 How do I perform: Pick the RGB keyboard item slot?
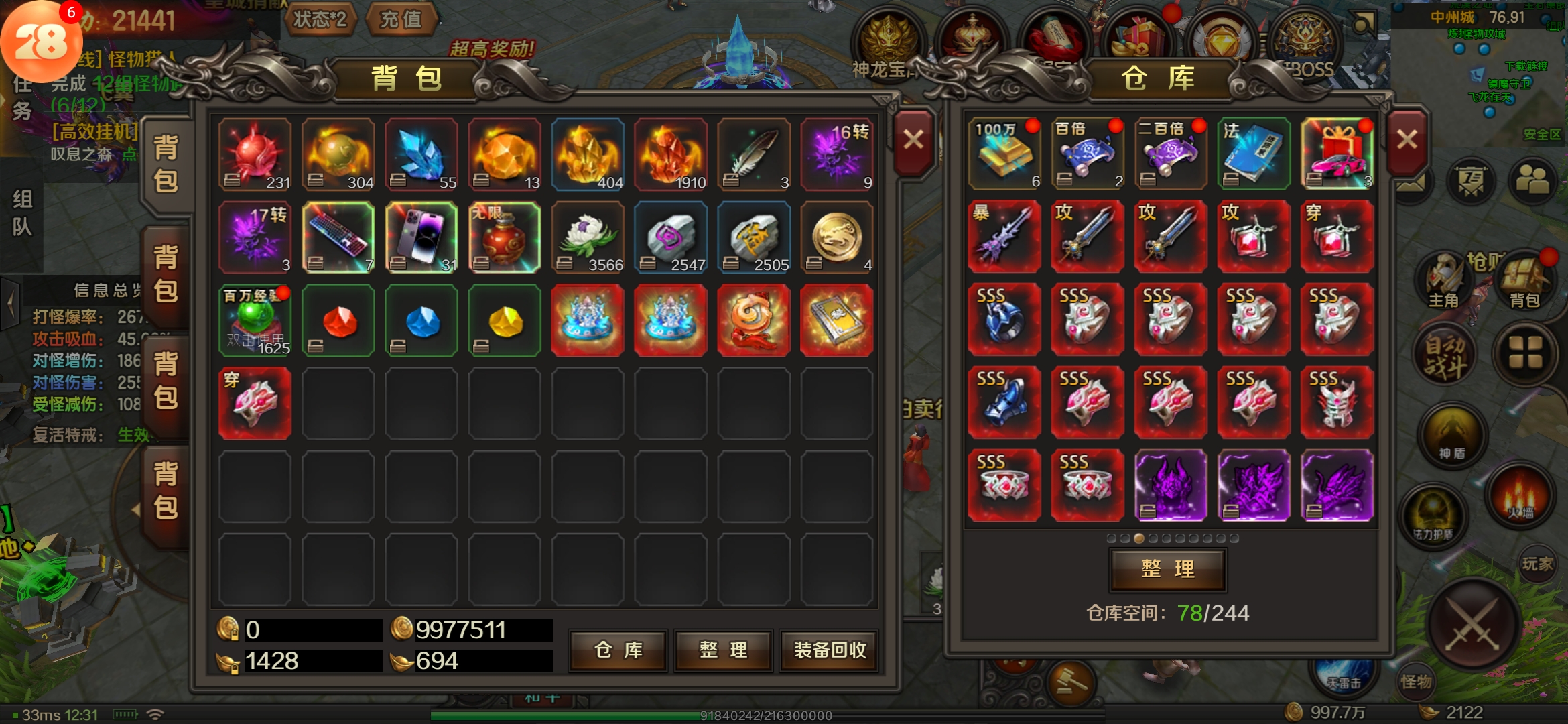pos(338,237)
